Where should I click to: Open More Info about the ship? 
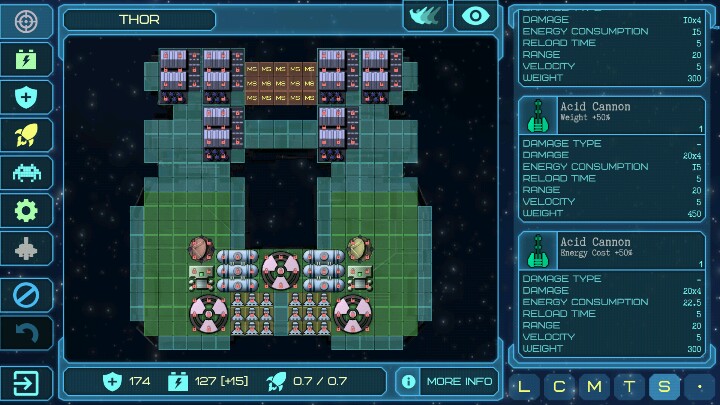(447, 381)
